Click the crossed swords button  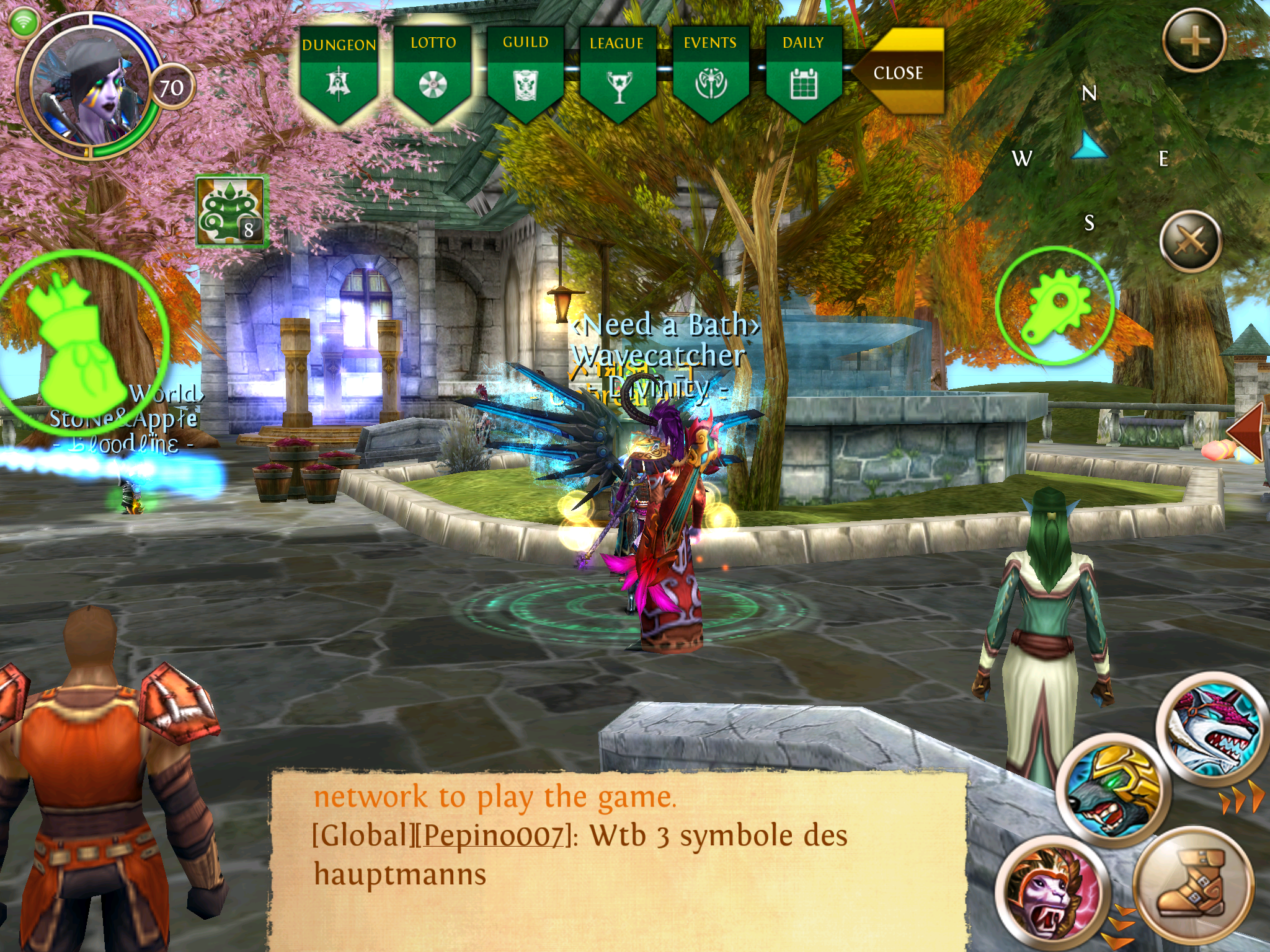point(1190,242)
